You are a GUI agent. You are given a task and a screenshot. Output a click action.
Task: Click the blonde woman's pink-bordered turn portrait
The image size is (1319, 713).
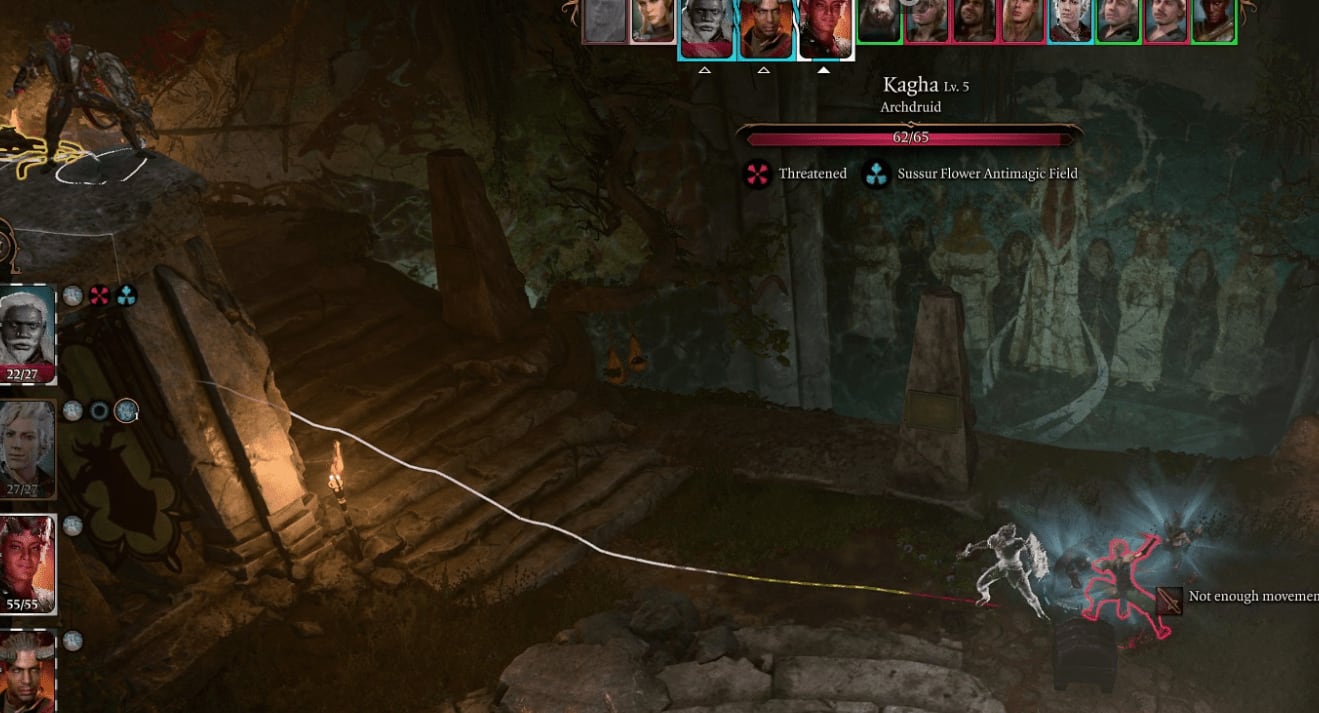click(x=652, y=21)
